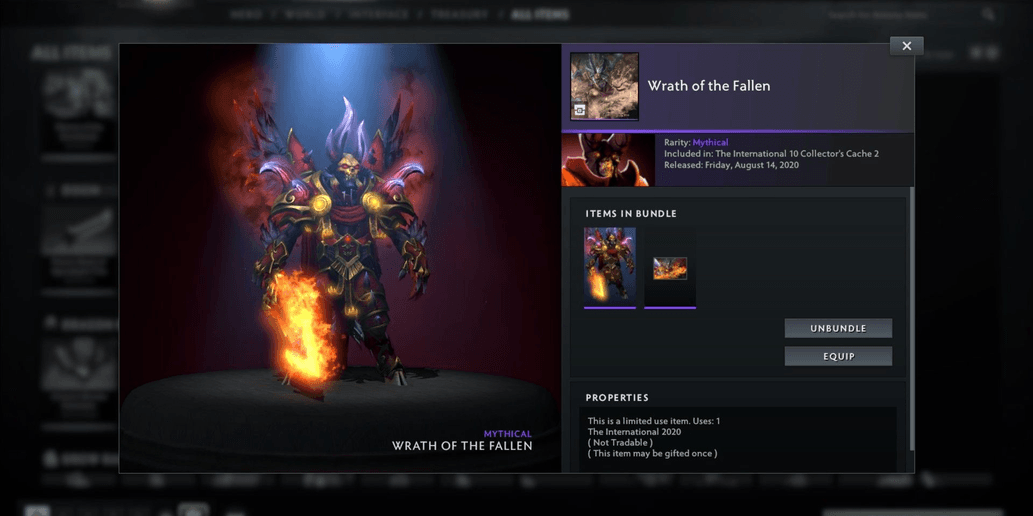Open the magnifier search icon
The width and height of the screenshot is (1033, 516).
(988, 15)
